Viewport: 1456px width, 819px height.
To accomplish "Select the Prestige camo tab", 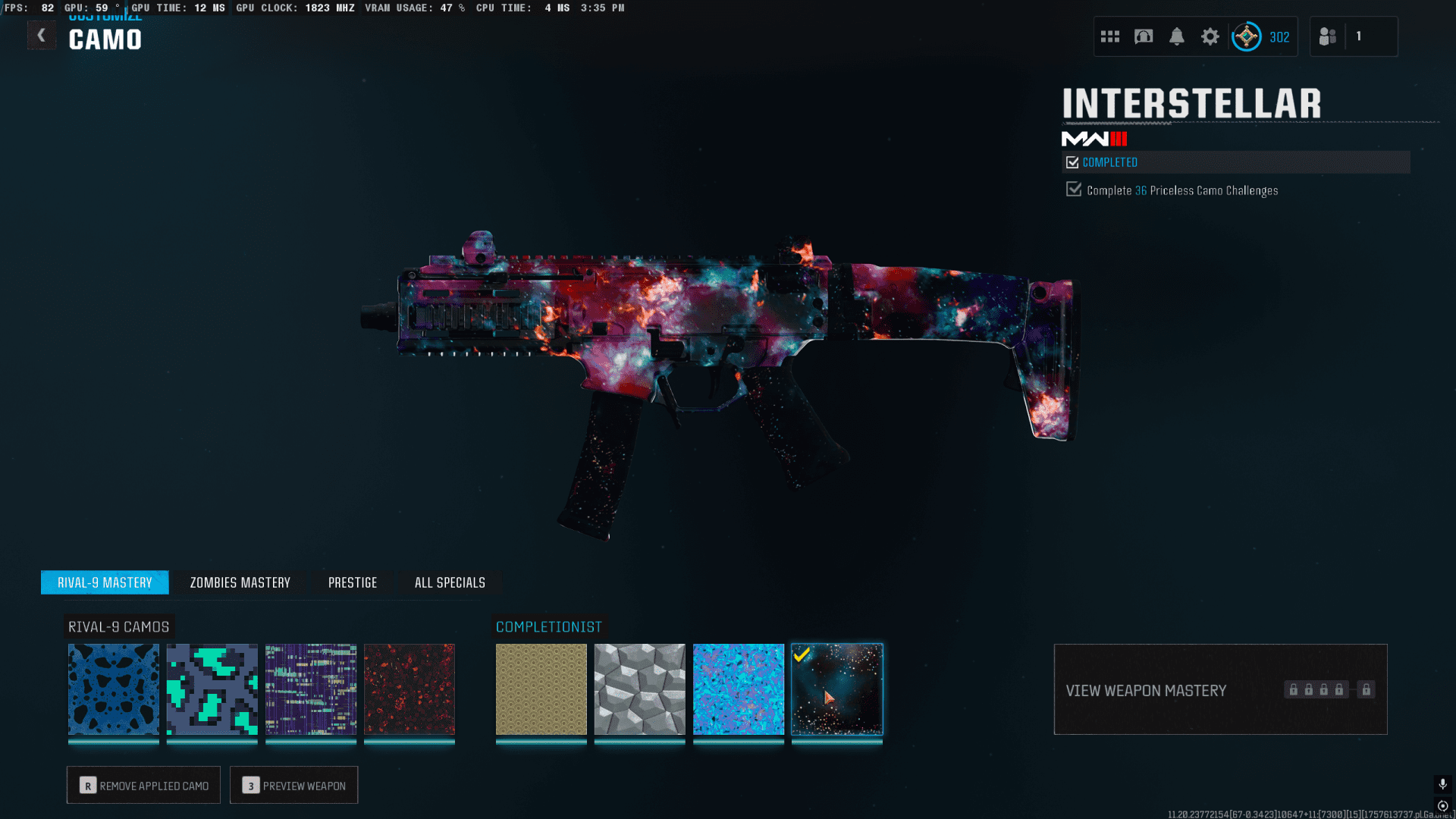I will (x=353, y=582).
